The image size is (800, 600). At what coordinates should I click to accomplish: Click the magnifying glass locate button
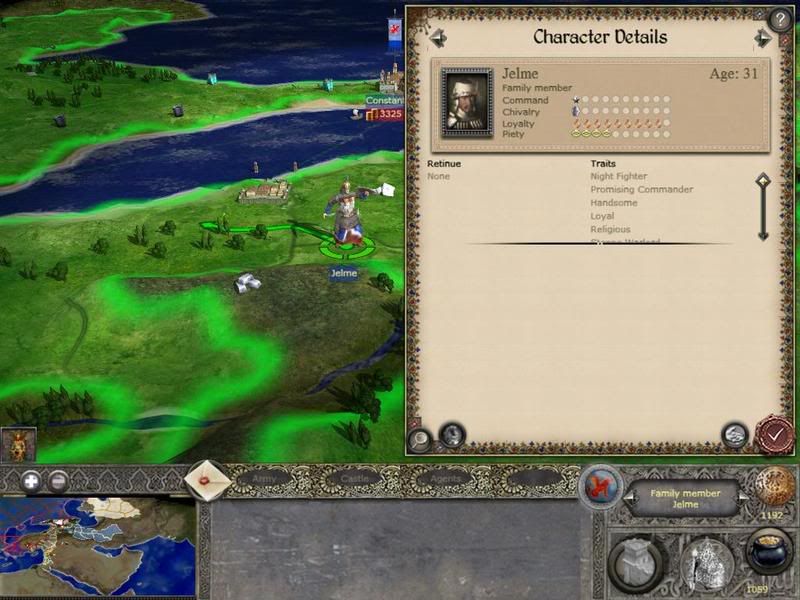(x=419, y=437)
